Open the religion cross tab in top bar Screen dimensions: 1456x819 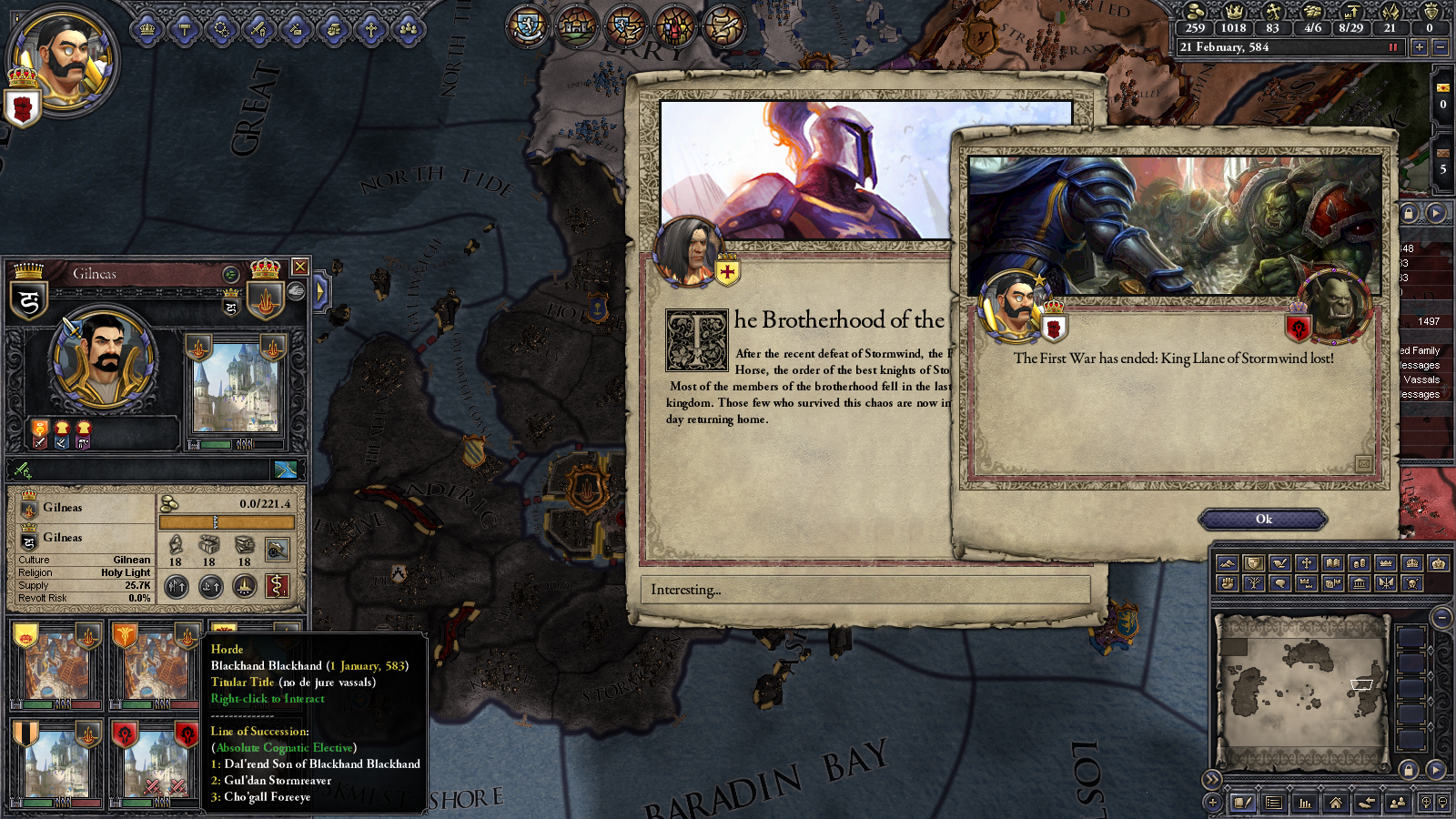[370, 30]
